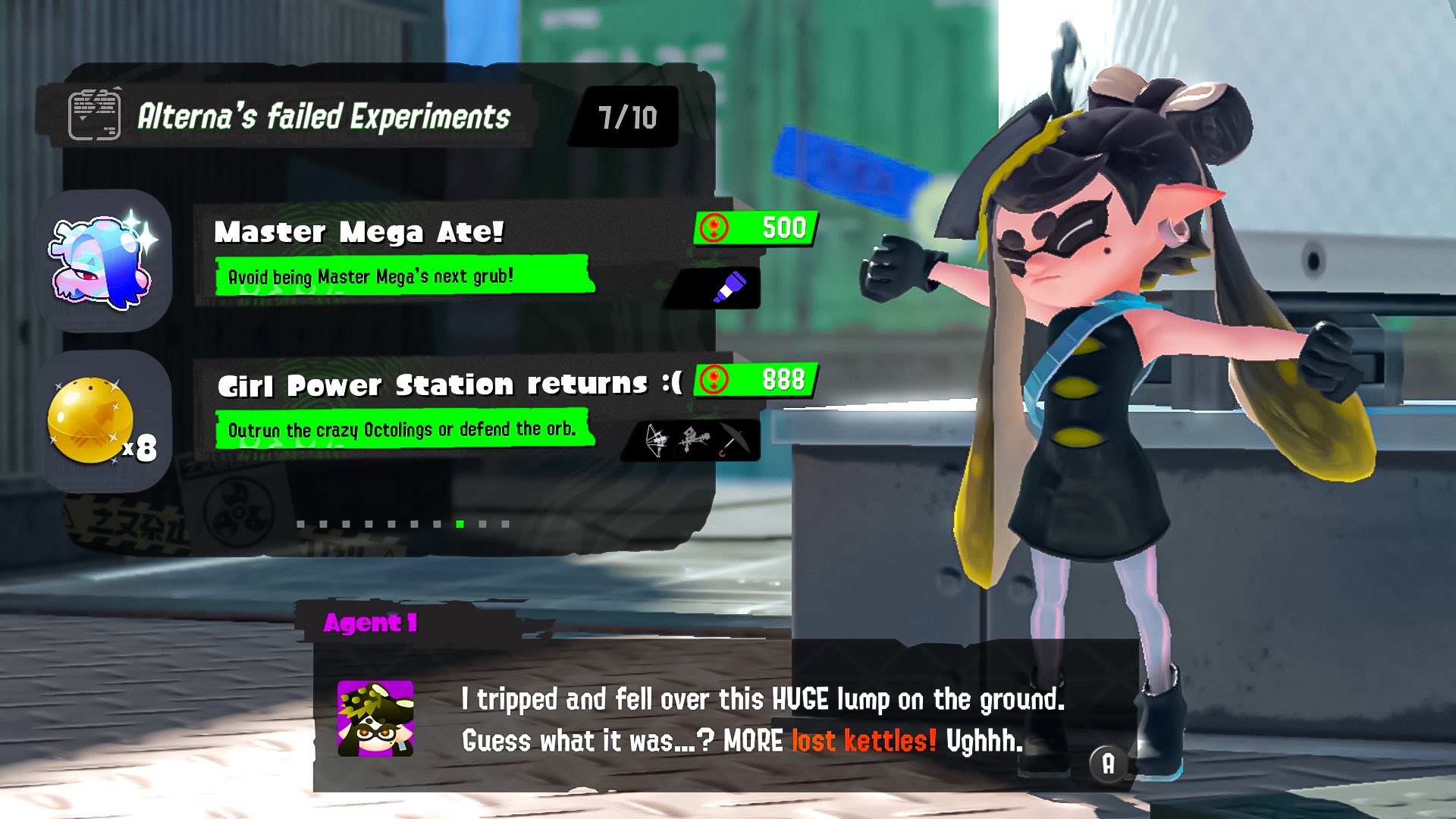Select the Undercover Brella weapon icon
This screenshot has height=819, width=1456.
[730, 440]
